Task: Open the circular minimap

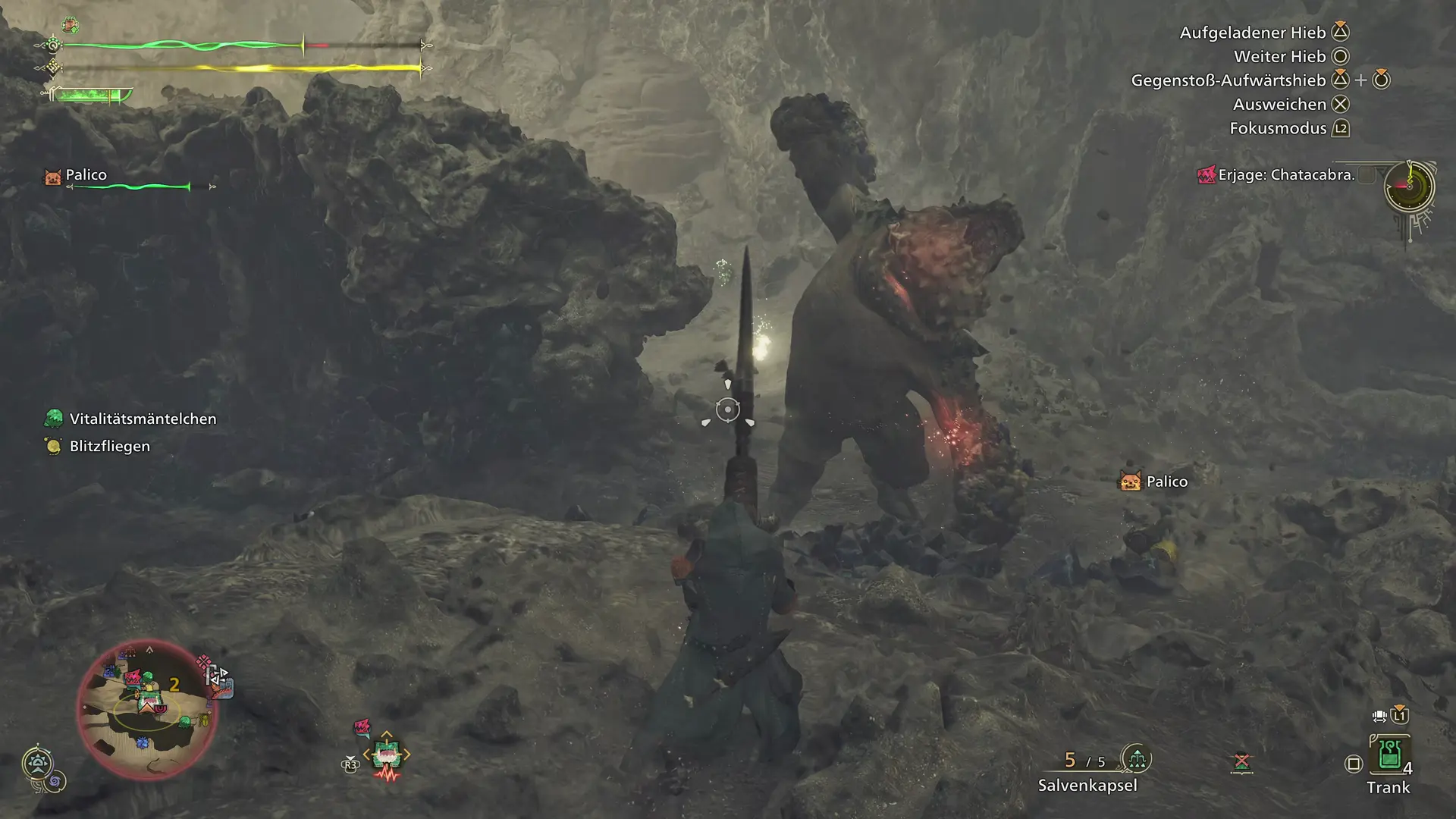Action: (x=147, y=710)
